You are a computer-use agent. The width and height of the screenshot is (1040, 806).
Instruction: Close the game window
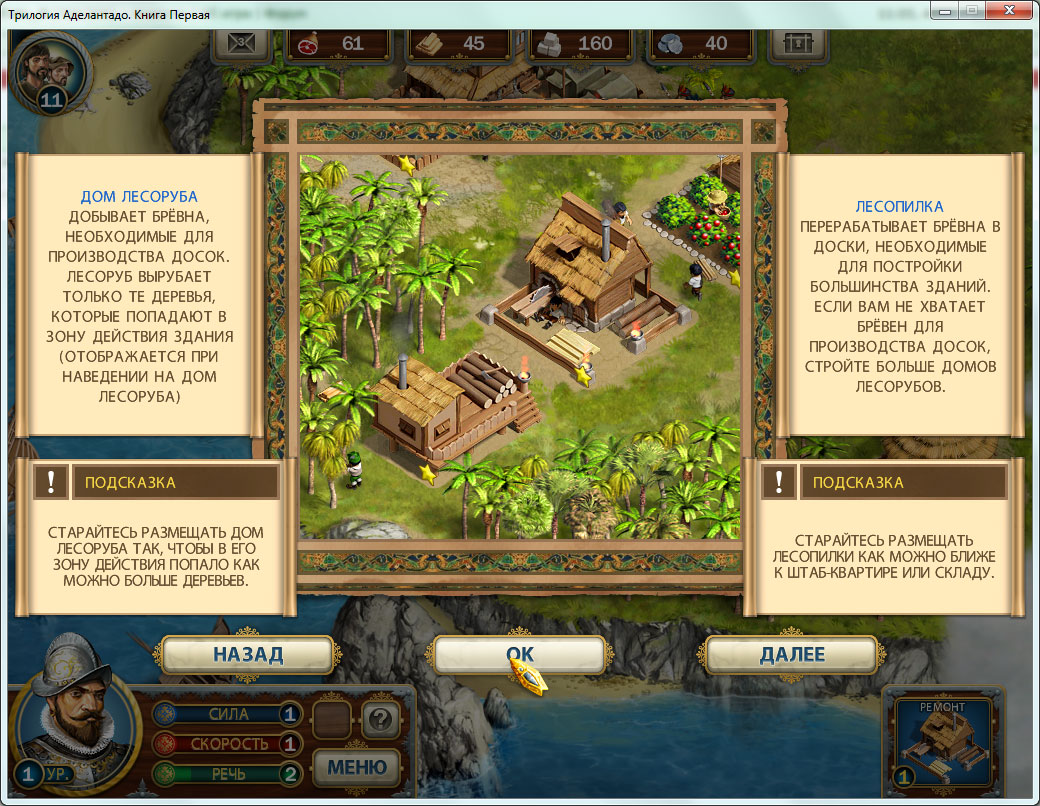[1006, 12]
